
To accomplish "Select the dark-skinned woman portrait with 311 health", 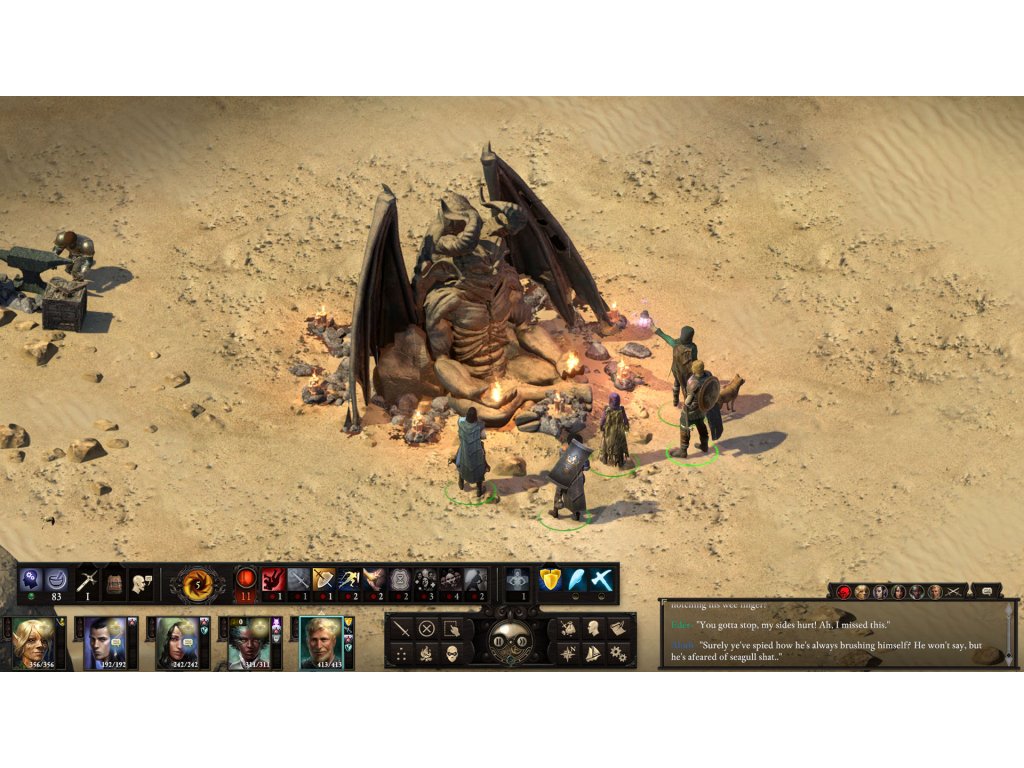I will coord(247,642).
